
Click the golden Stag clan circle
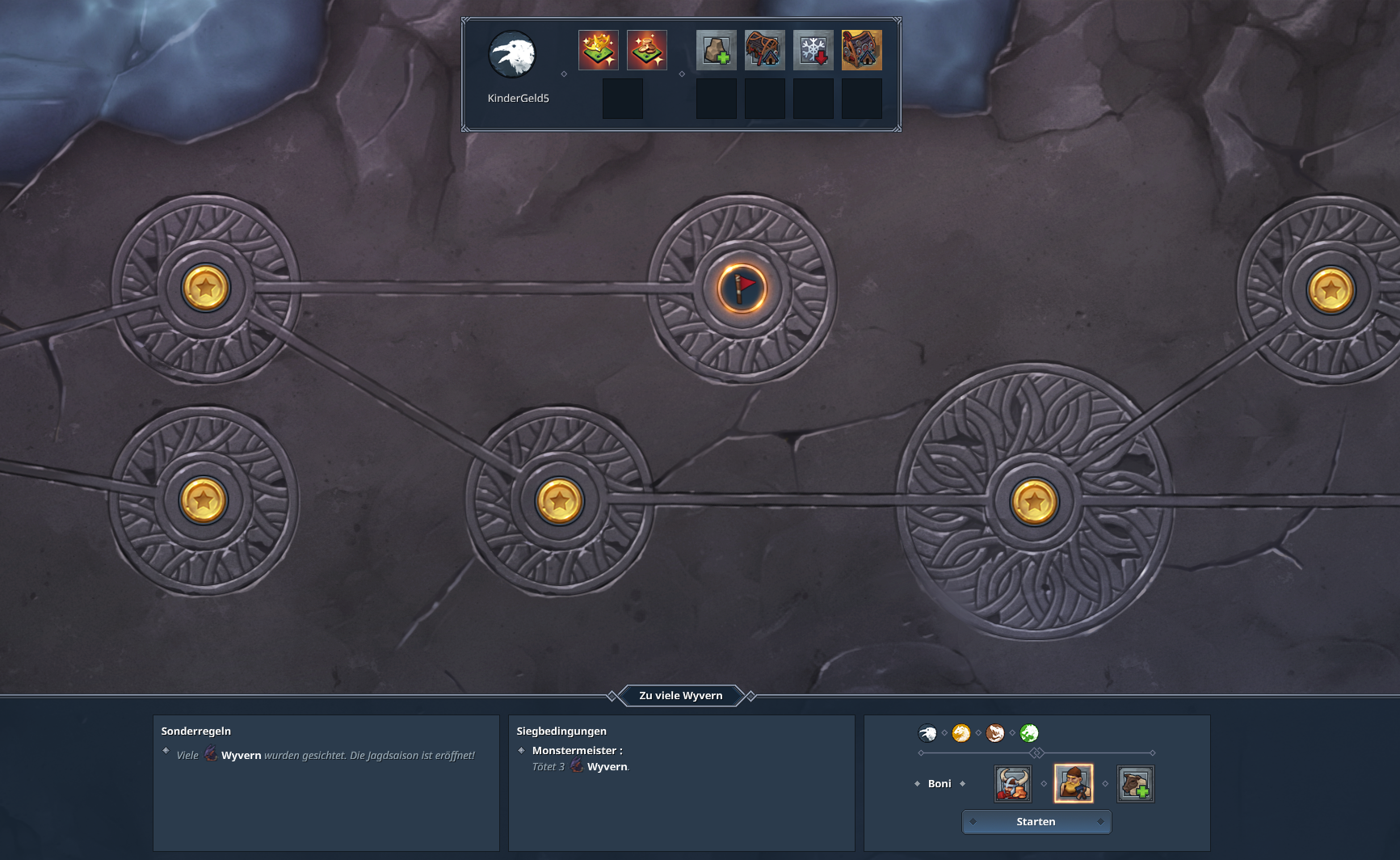pos(961,734)
